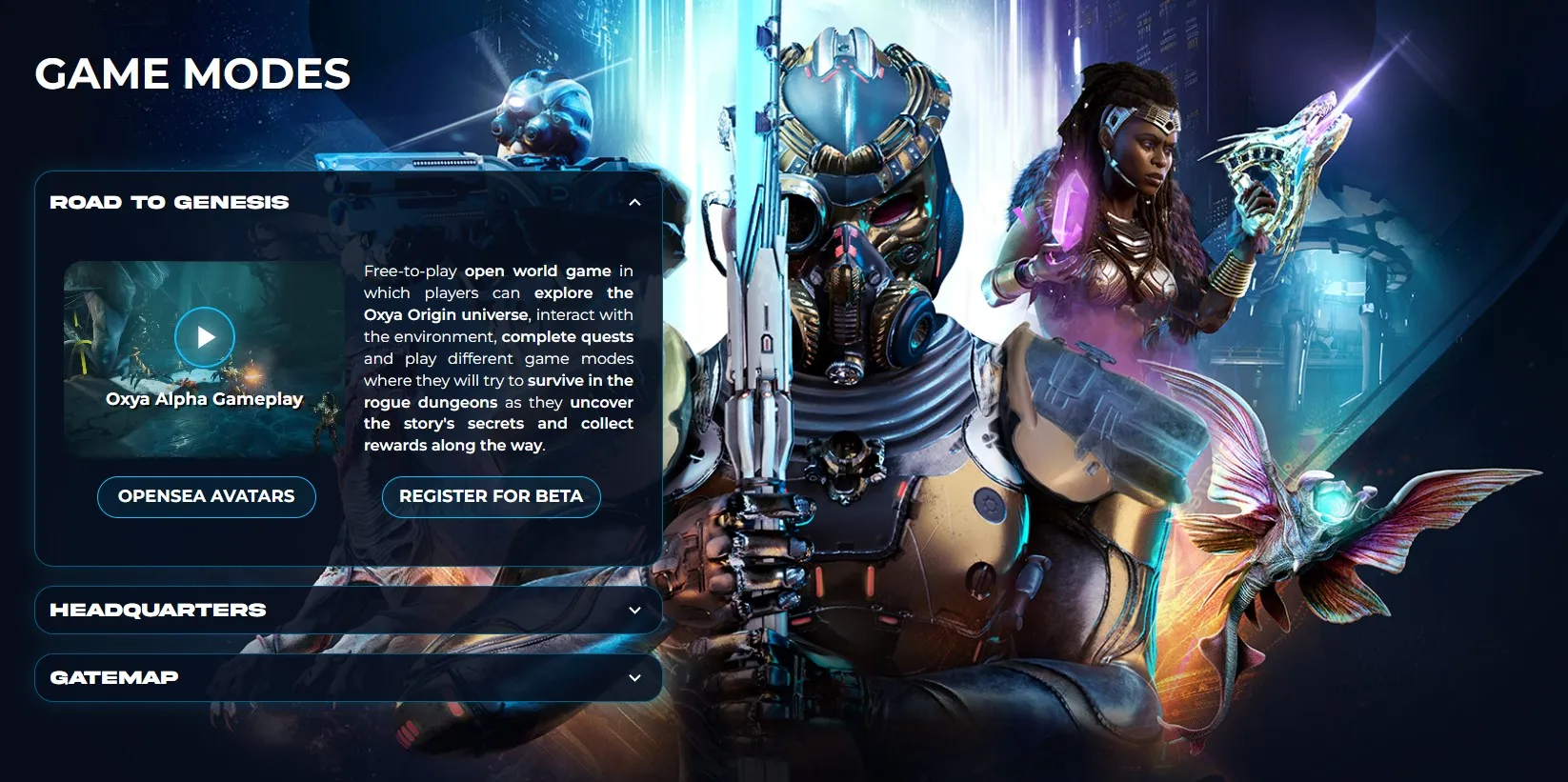Select the Road to Genesis header

[x=170, y=202]
